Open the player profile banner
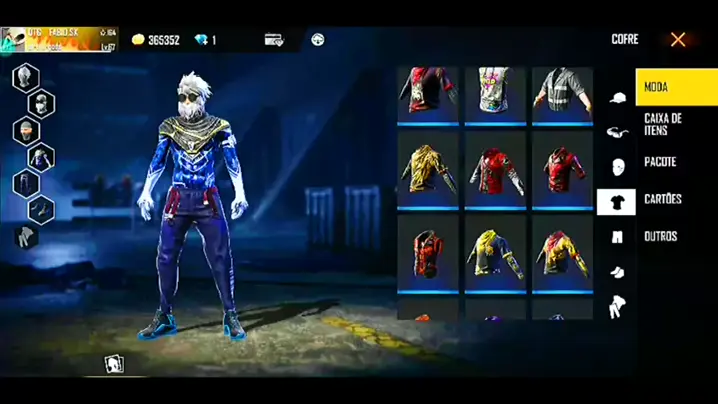Screen dimensions: 718x404 pyautogui.click(x=59, y=40)
